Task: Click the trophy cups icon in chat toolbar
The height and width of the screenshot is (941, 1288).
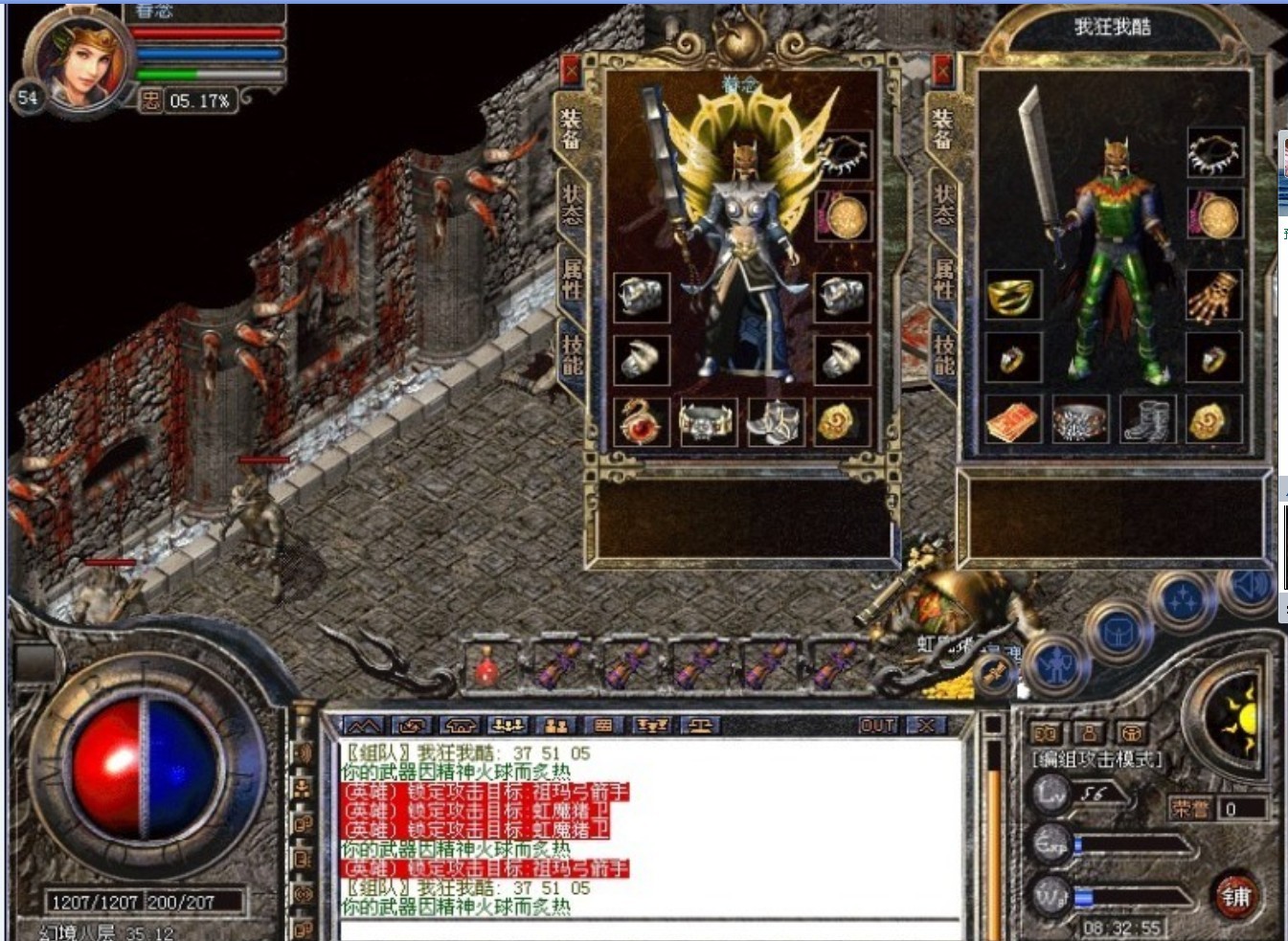Action: click(653, 726)
